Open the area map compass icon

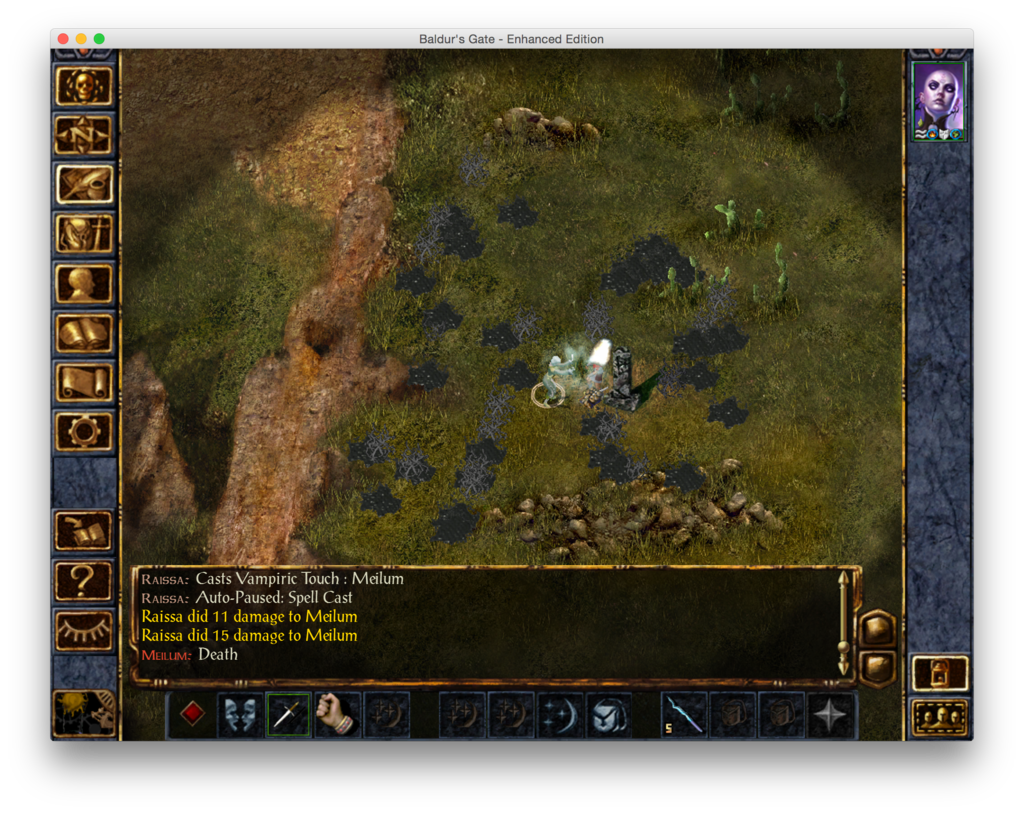pos(84,135)
